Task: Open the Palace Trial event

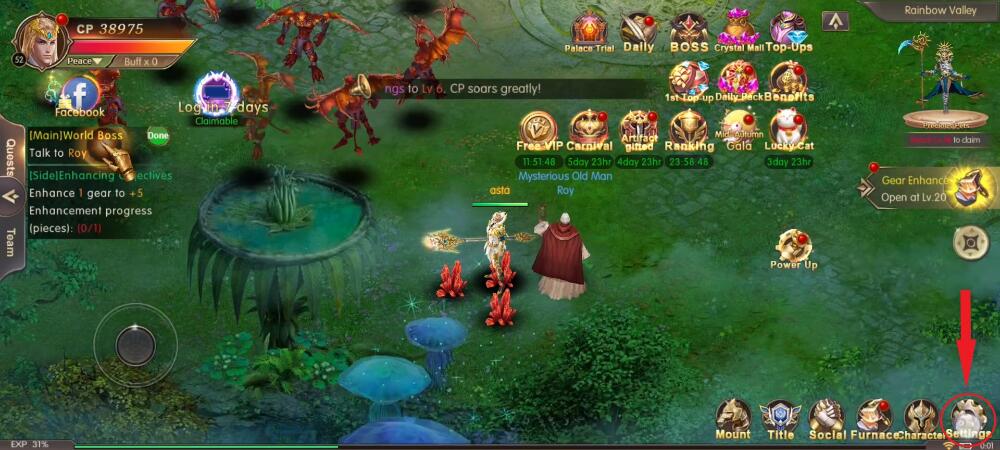Action: coord(589,31)
